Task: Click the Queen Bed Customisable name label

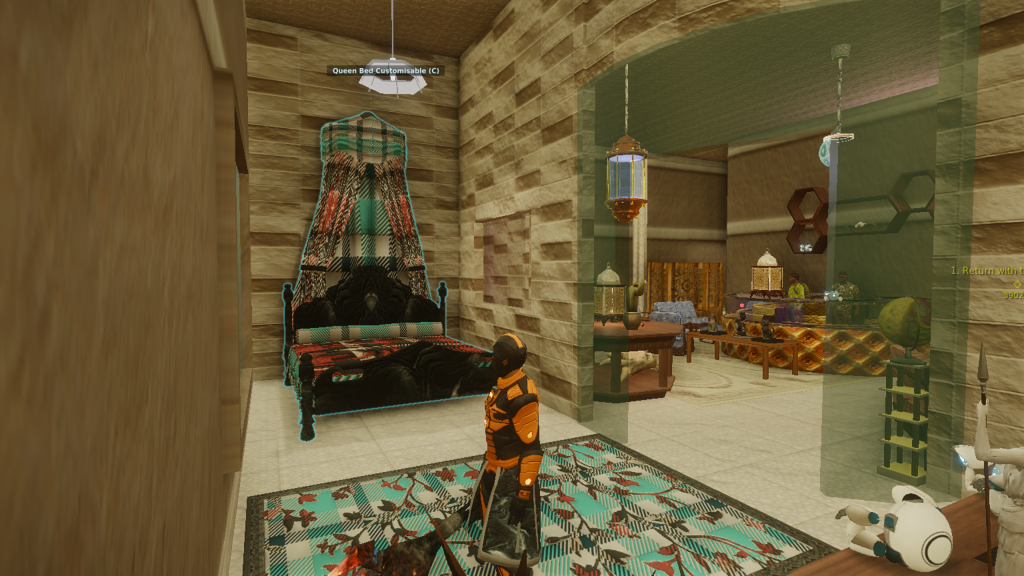Action: point(385,71)
